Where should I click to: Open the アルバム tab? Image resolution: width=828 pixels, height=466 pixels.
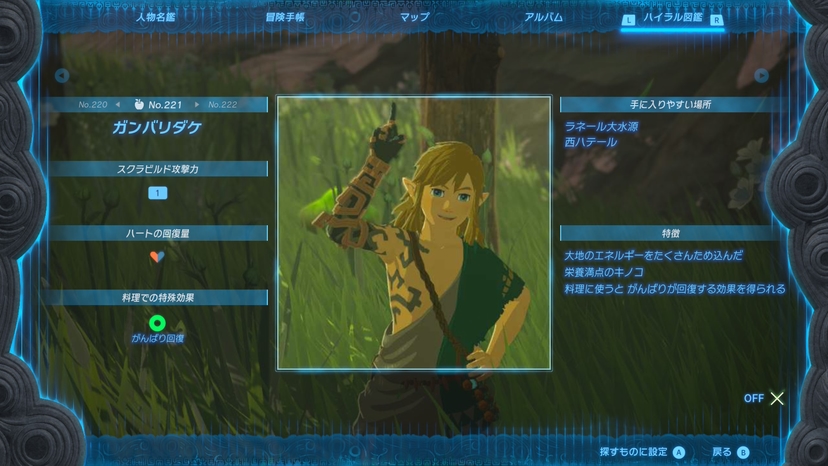tap(543, 17)
